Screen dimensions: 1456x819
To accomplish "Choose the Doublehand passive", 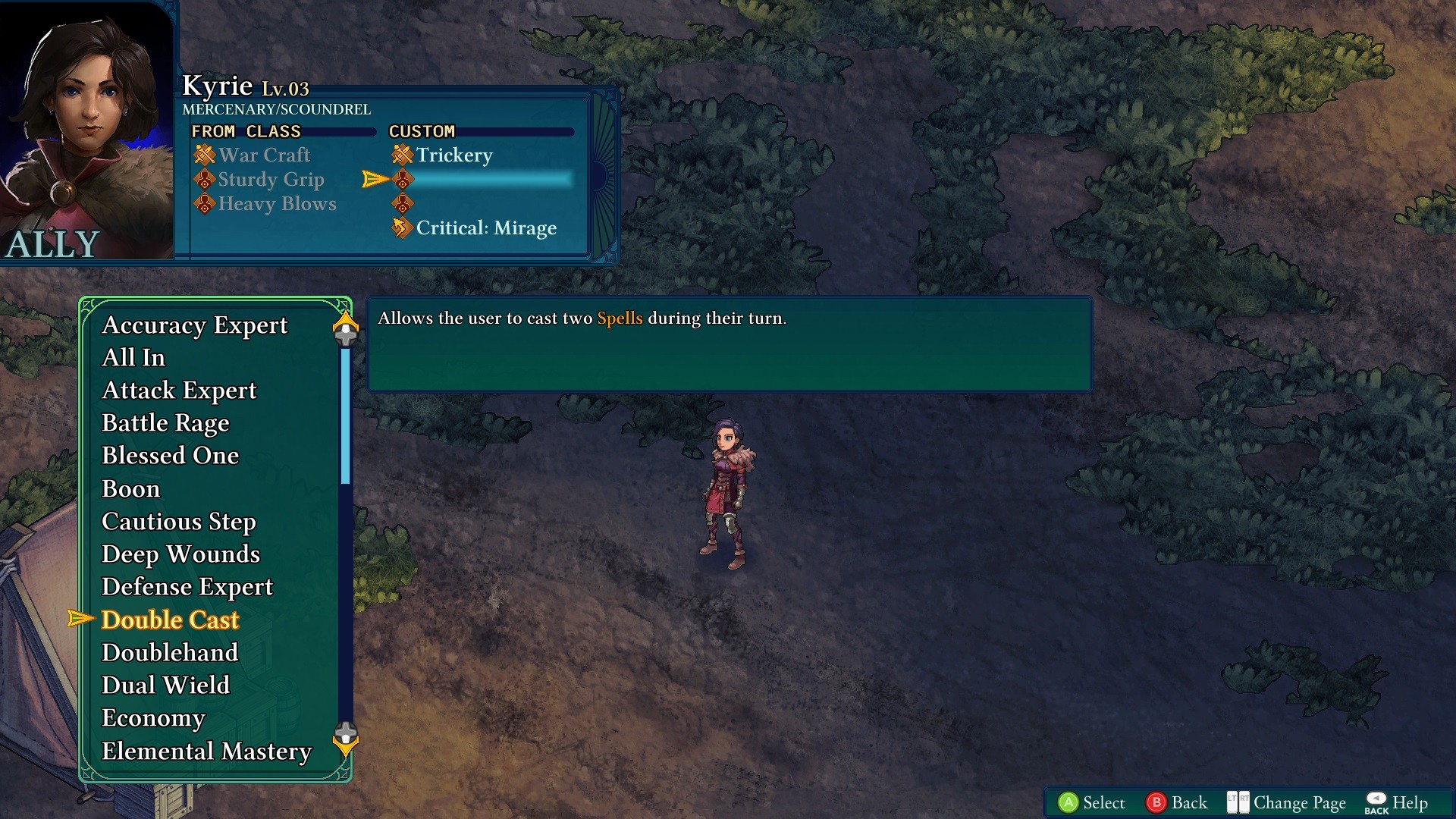I will [x=170, y=653].
